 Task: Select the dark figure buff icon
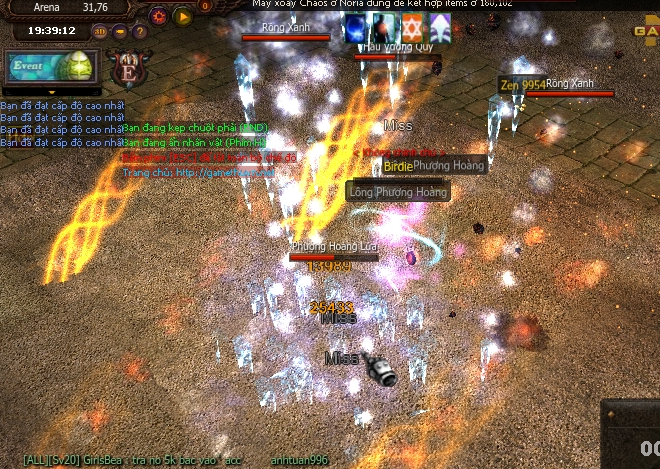point(383,28)
